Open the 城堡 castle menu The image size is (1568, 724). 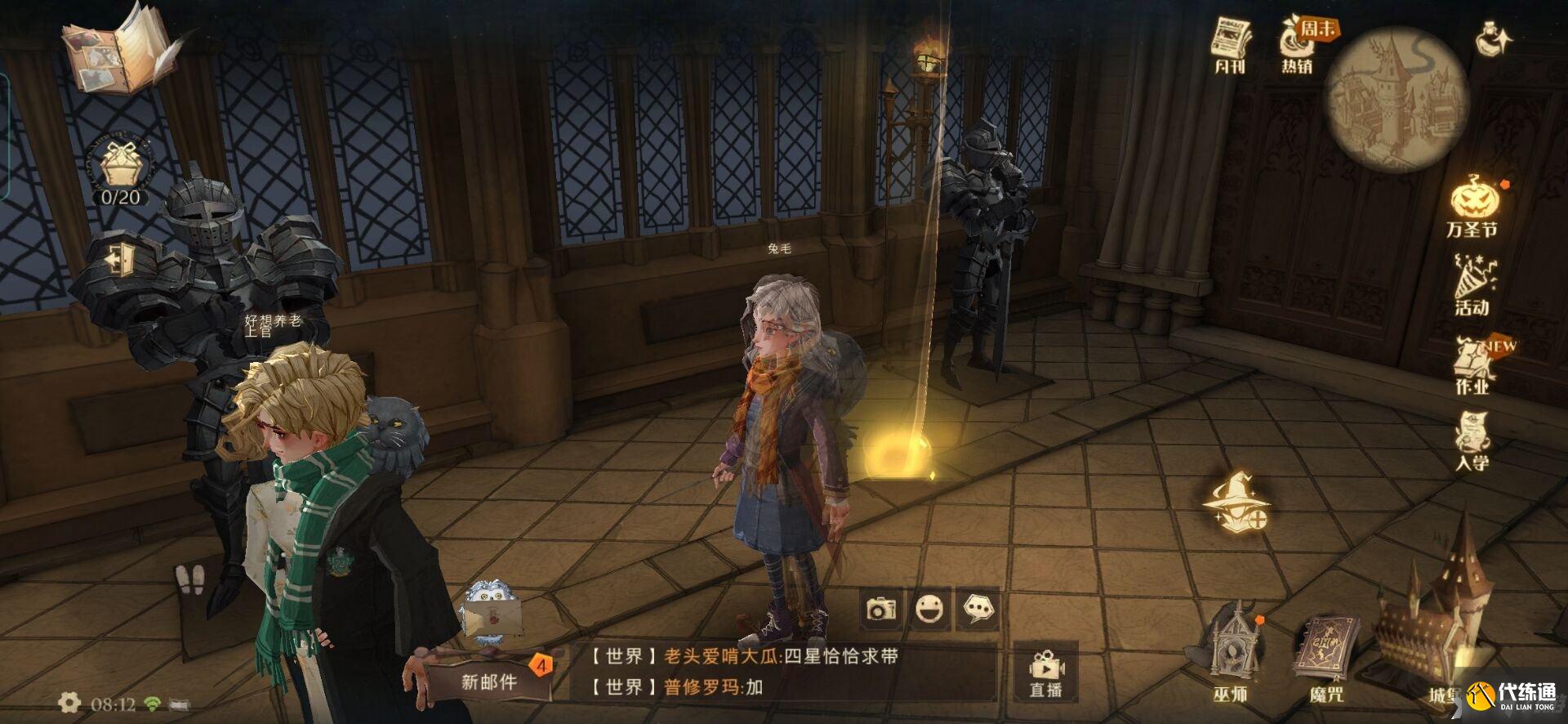point(1431,646)
